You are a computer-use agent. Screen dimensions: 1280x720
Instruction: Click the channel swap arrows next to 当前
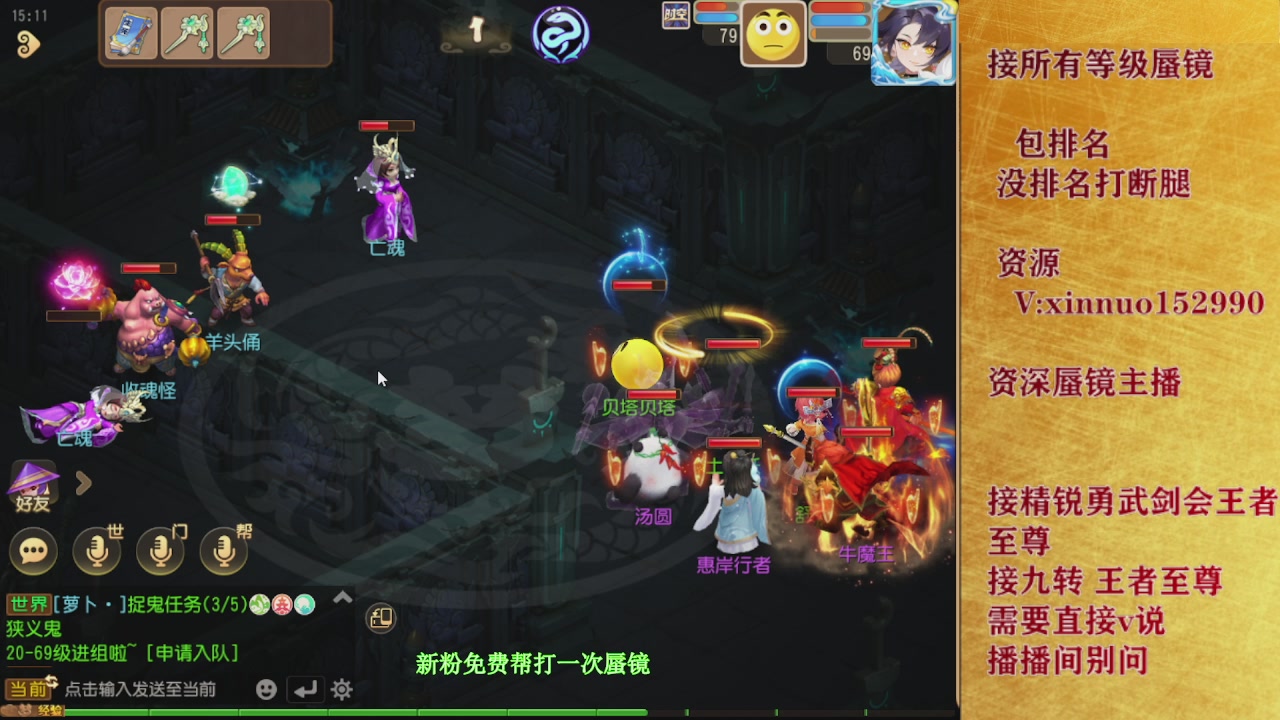point(53,681)
